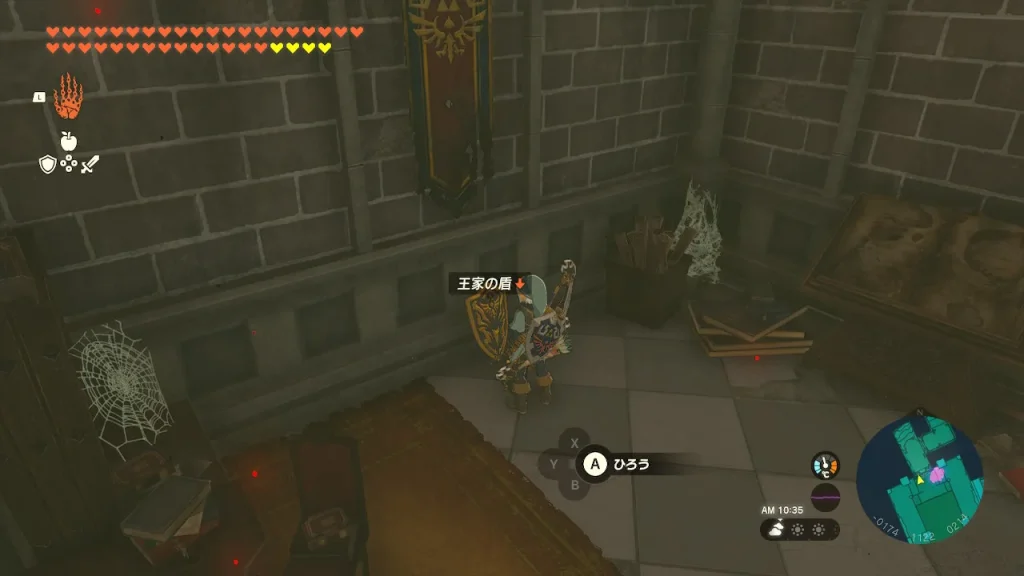Check the temperature gauge icon
1024x576 pixels.
[x=825, y=465]
